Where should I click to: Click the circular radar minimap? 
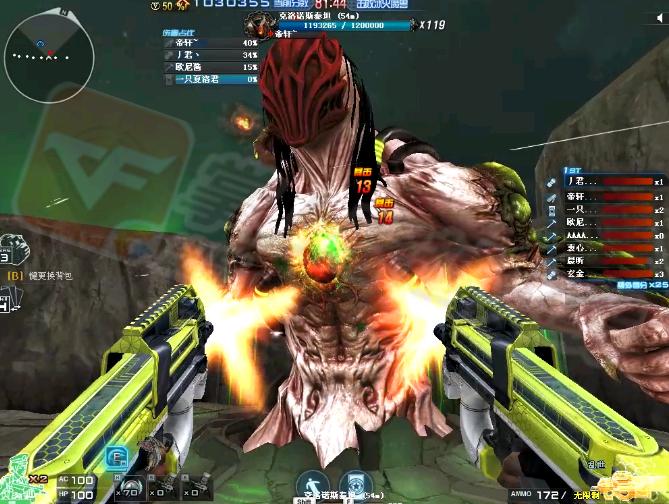coord(47,53)
